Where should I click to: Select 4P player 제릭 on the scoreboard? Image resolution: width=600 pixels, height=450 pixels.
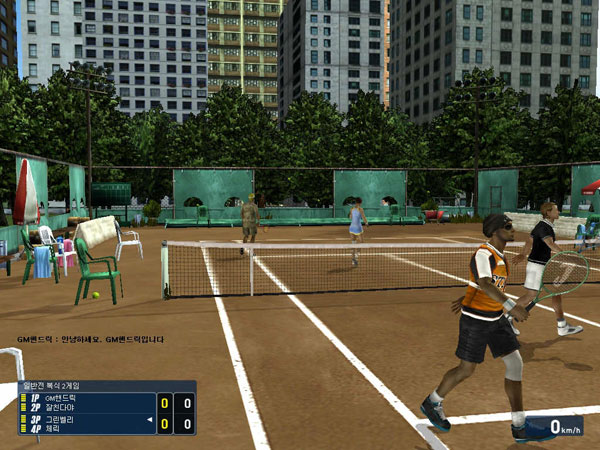coord(53,428)
